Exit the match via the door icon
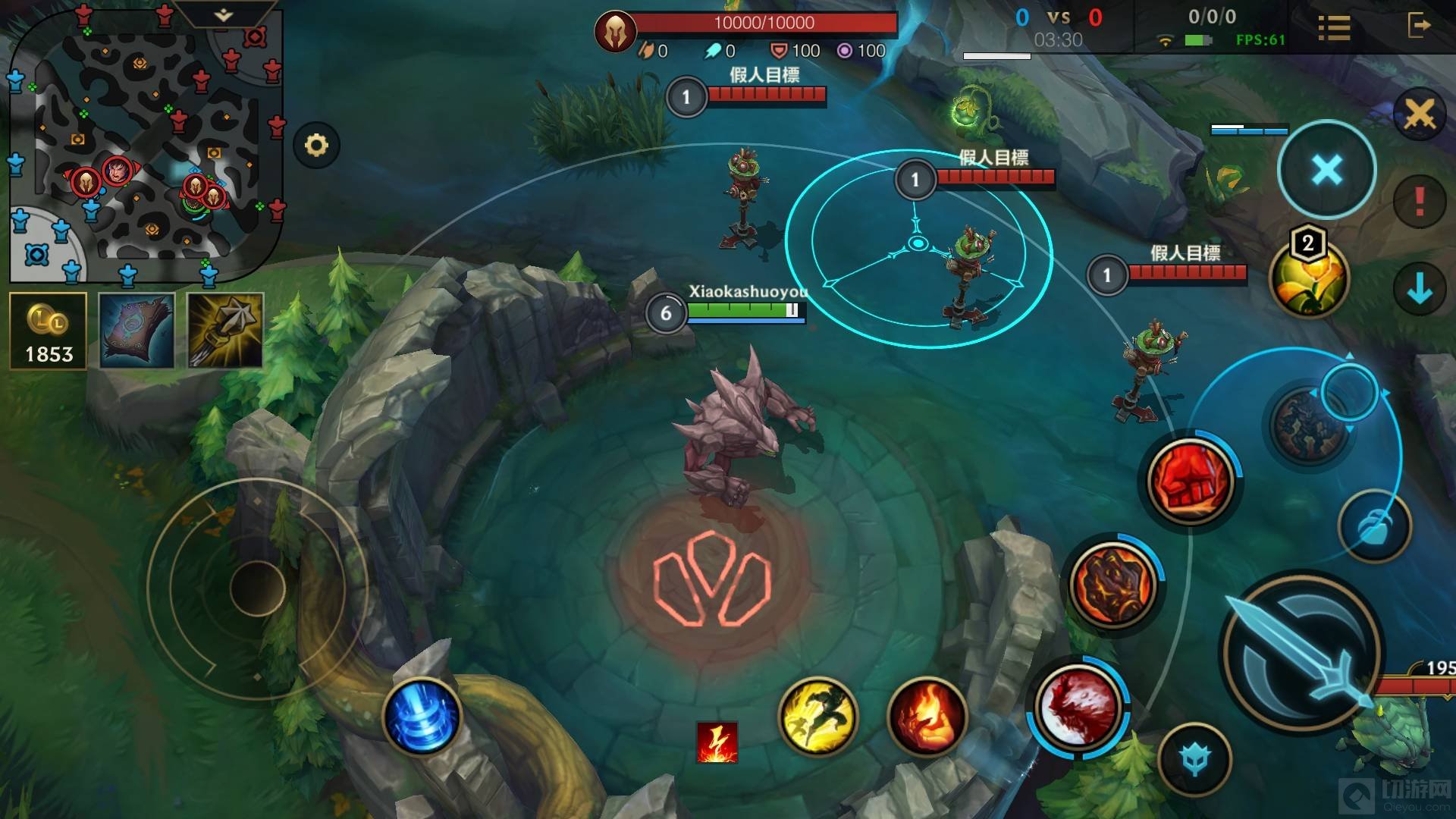 coord(1418,27)
